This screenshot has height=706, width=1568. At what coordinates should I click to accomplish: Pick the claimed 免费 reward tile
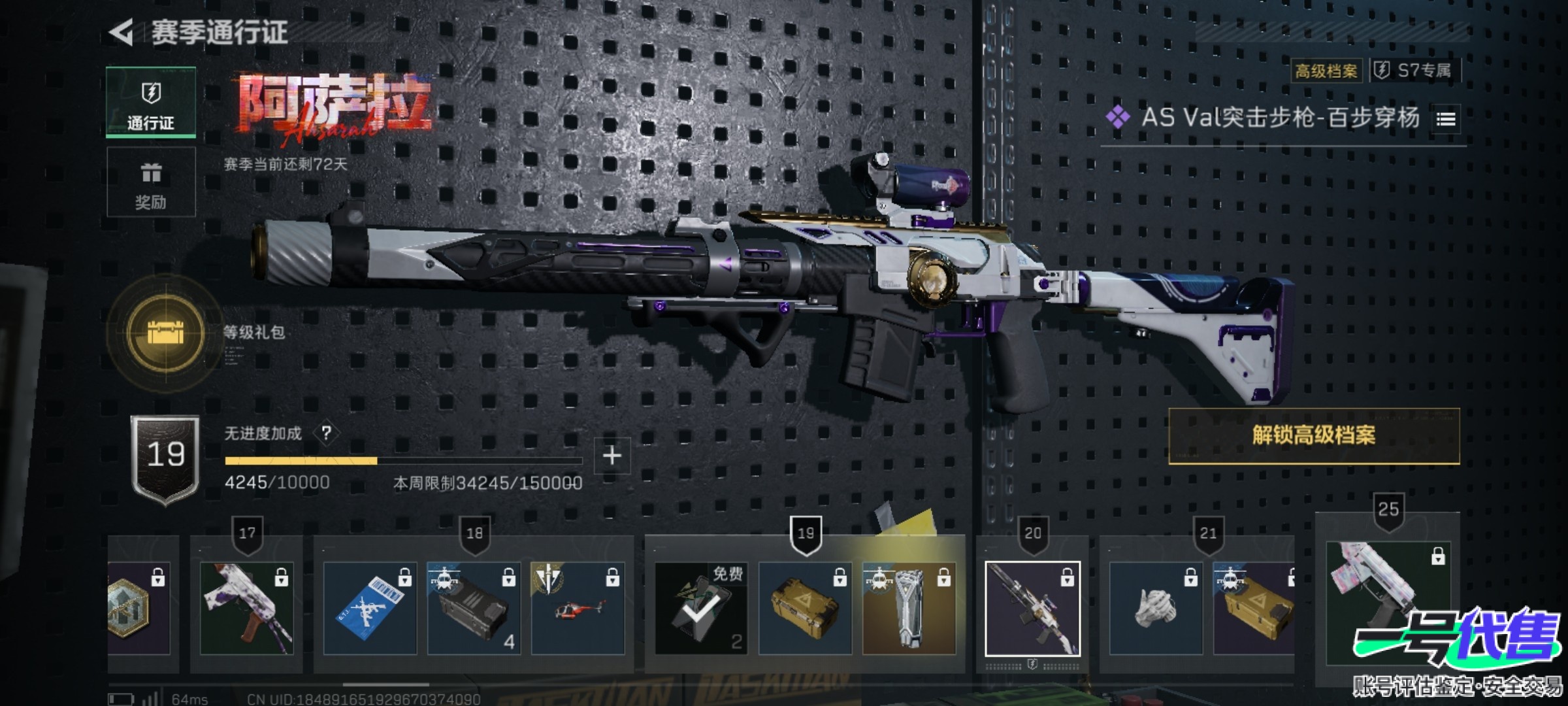(x=701, y=608)
